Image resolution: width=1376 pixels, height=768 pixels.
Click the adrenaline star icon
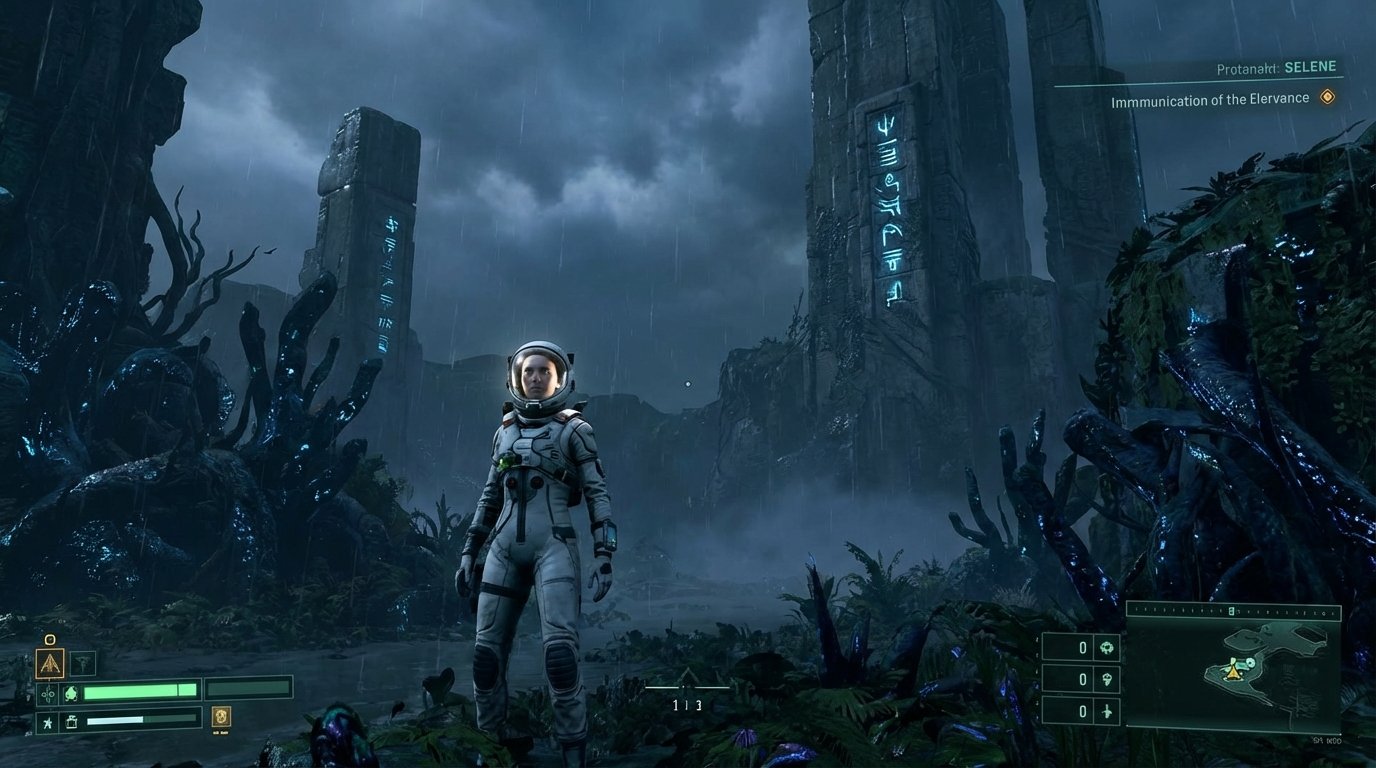(47, 722)
